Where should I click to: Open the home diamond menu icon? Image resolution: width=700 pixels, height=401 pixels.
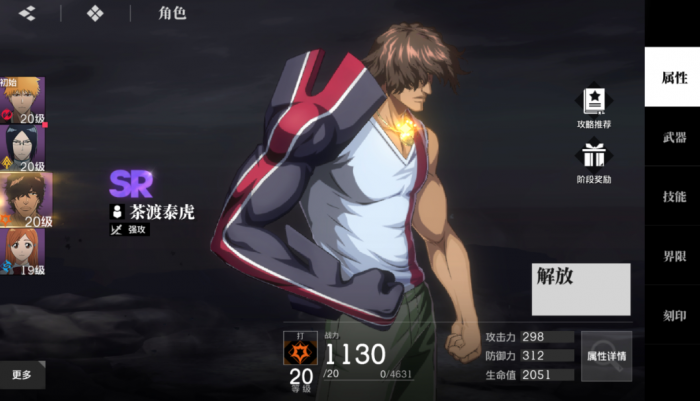coord(95,14)
